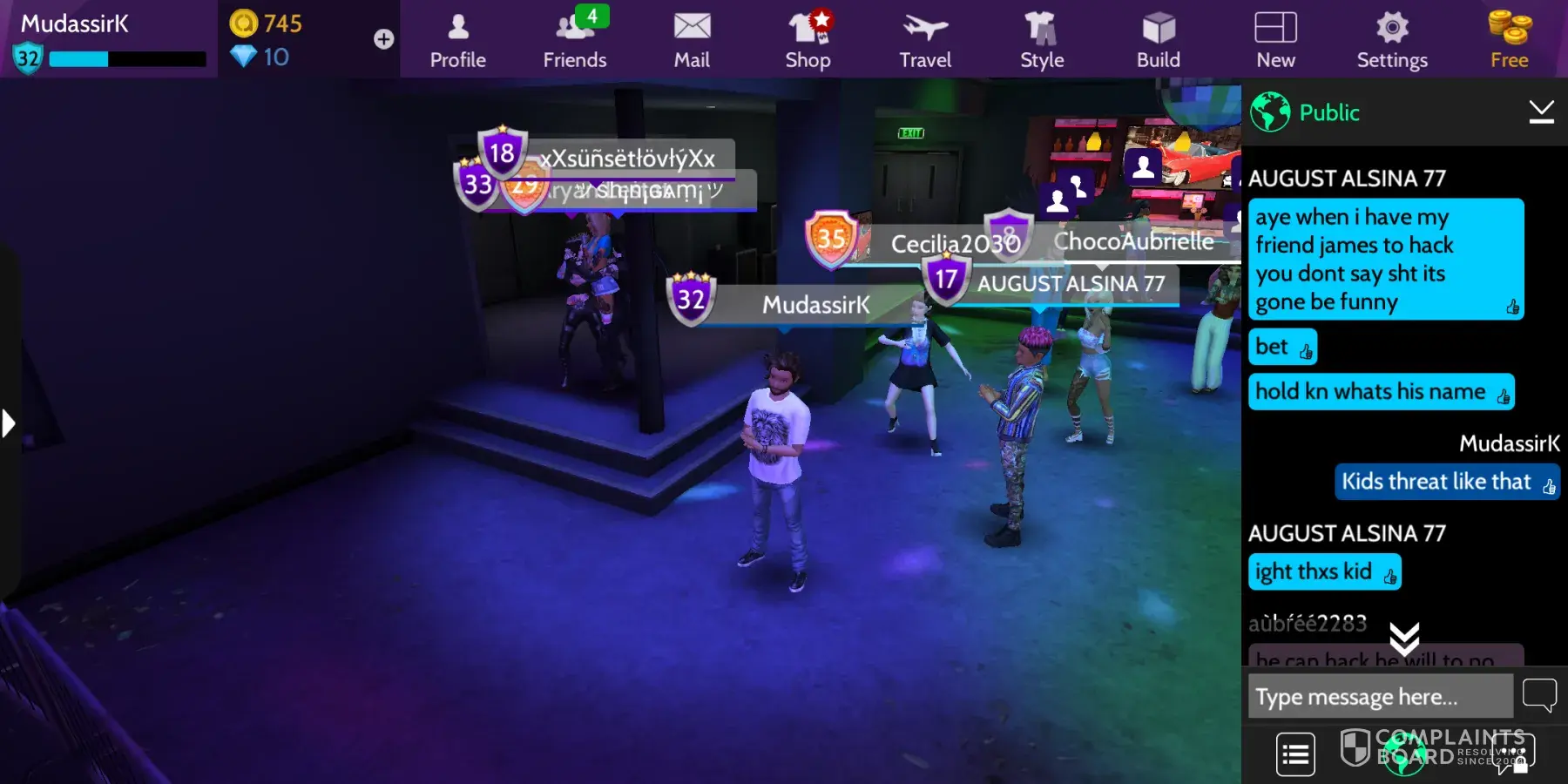Viewport: 1568px width, 784px height.
Task: Open the Style wardrobe
Action: 1042,40
